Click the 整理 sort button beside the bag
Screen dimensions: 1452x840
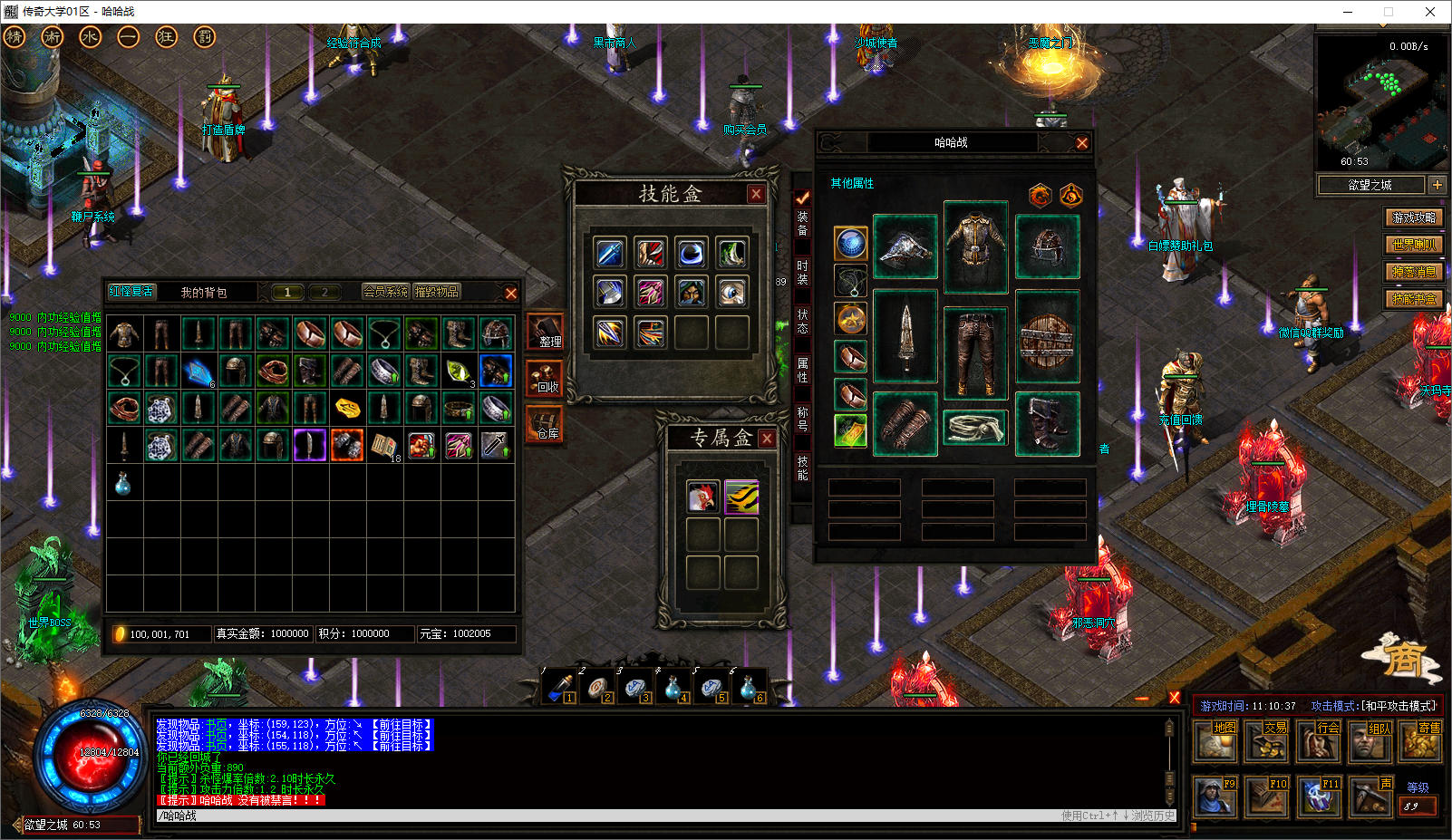coord(547,333)
